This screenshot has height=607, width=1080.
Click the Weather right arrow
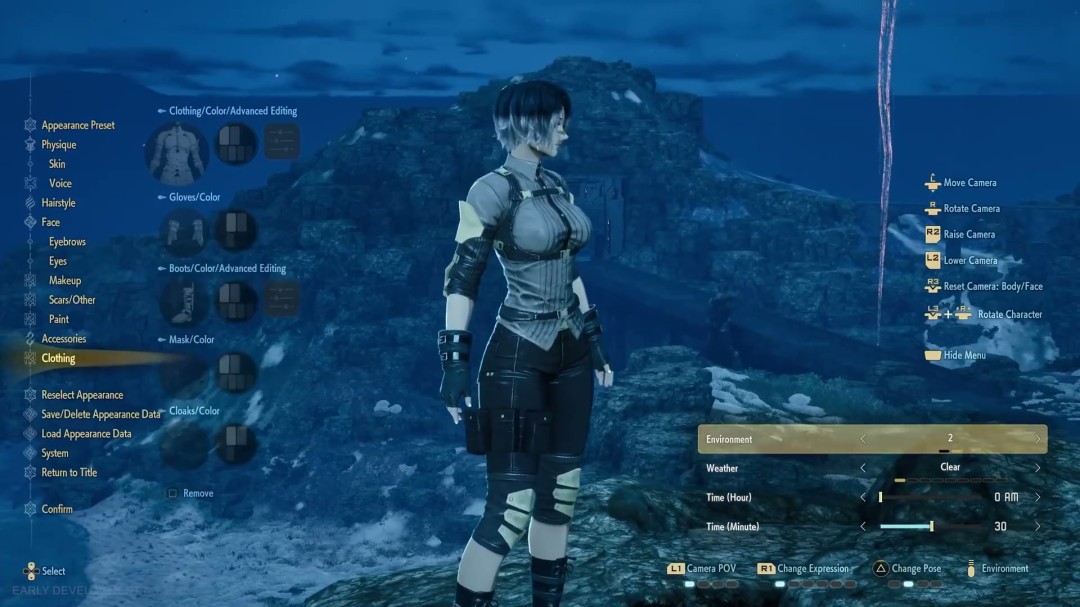pyautogui.click(x=1037, y=467)
